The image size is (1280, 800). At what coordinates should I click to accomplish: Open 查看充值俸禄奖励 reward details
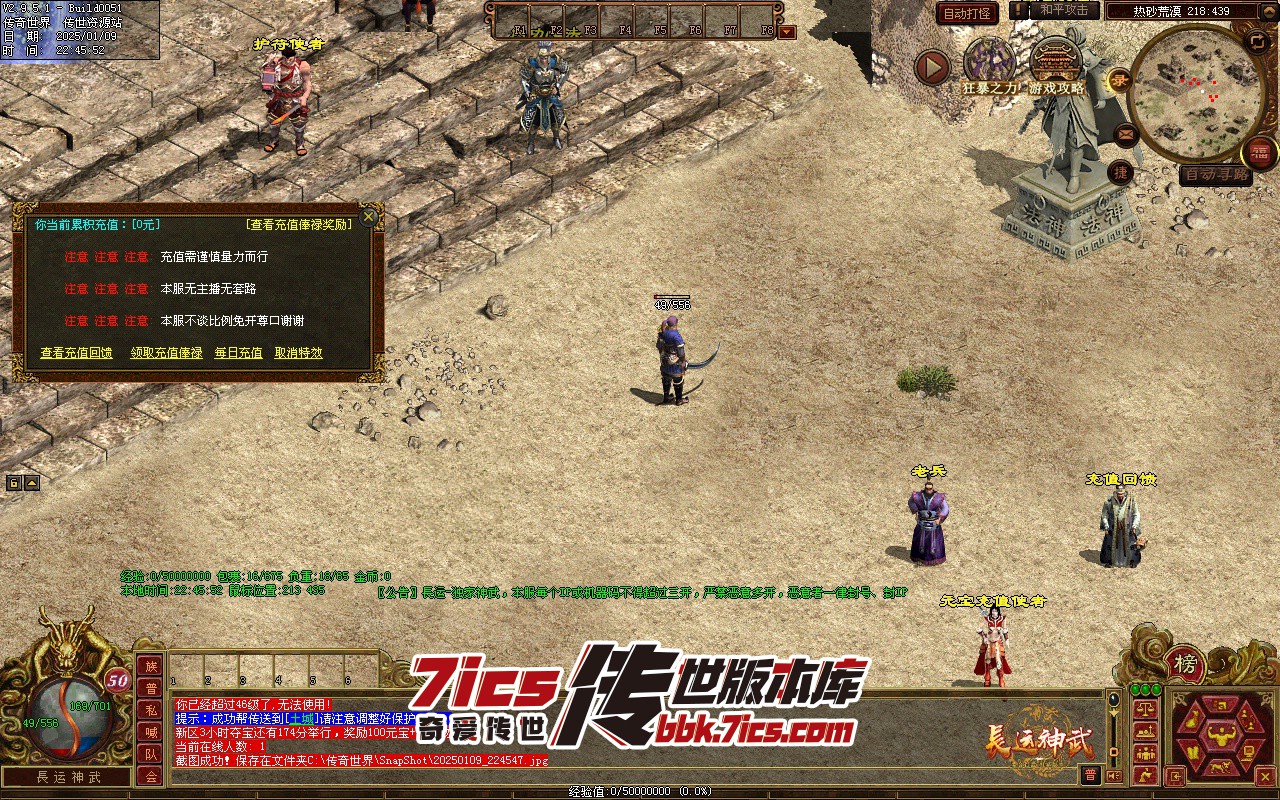(299, 225)
